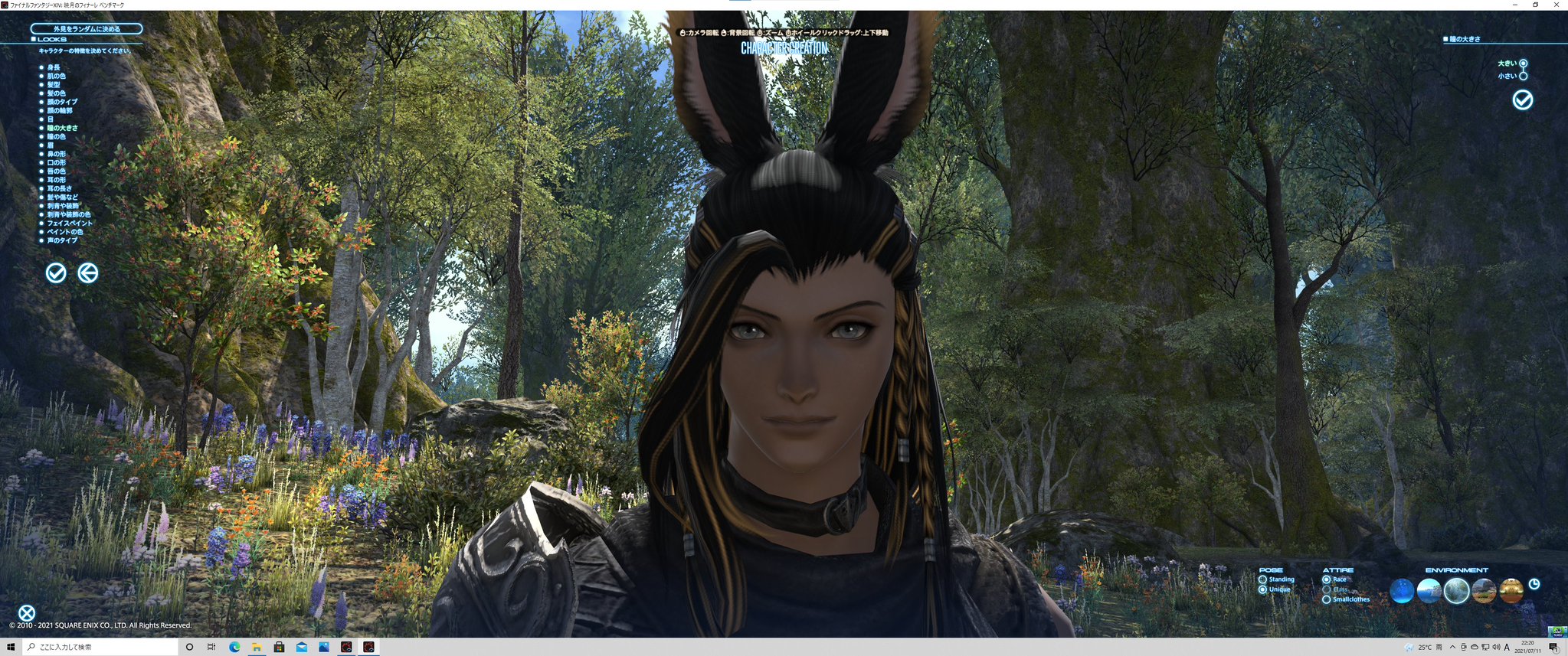The width and height of the screenshot is (1568, 656).
Task: Select the Class attire option
Action: click(x=1327, y=589)
